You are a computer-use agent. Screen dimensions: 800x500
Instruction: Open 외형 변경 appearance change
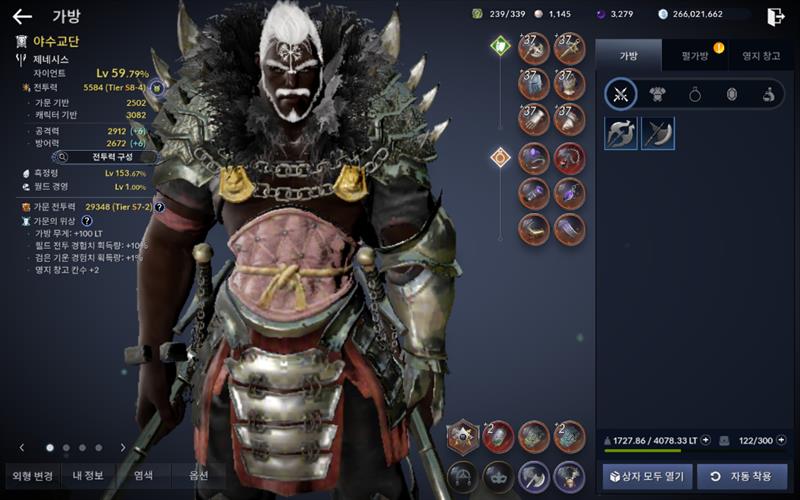click(30, 476)
